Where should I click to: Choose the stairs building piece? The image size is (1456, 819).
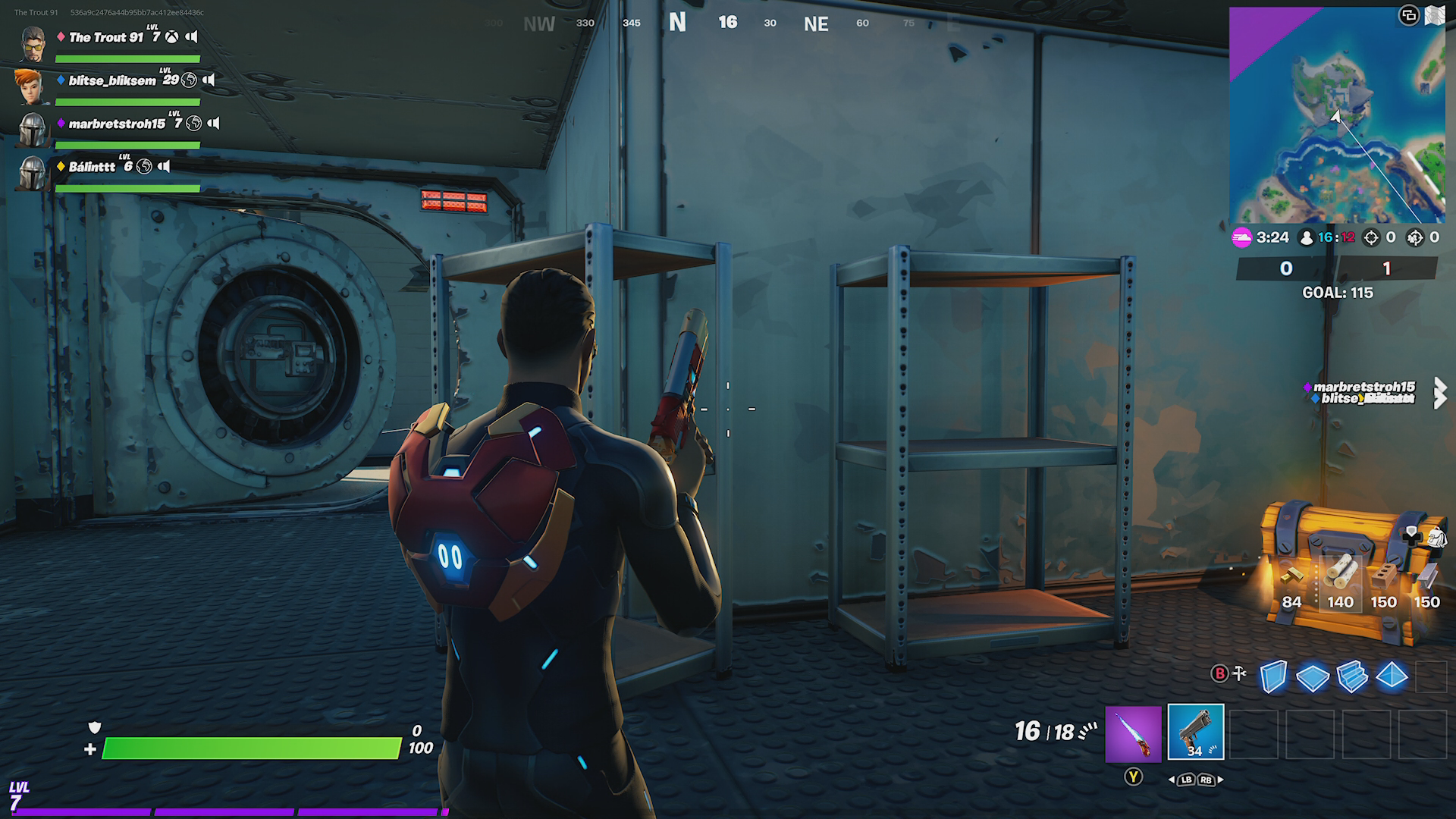pyautogui.click(x=1351, y=676)
